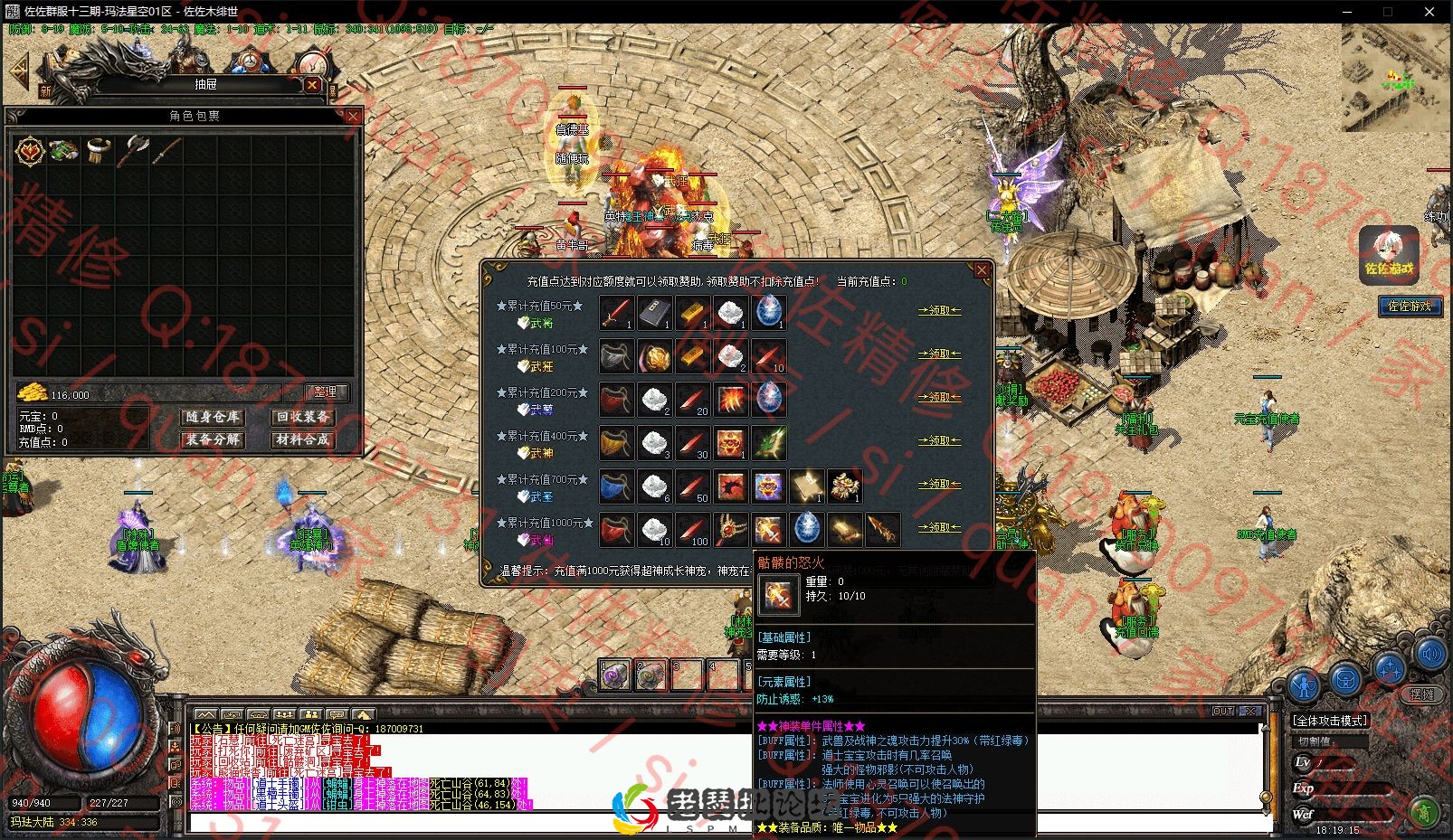Close the recharge reward panel
This screenshot has height=840, width=1453.
[x=982, y=269]
